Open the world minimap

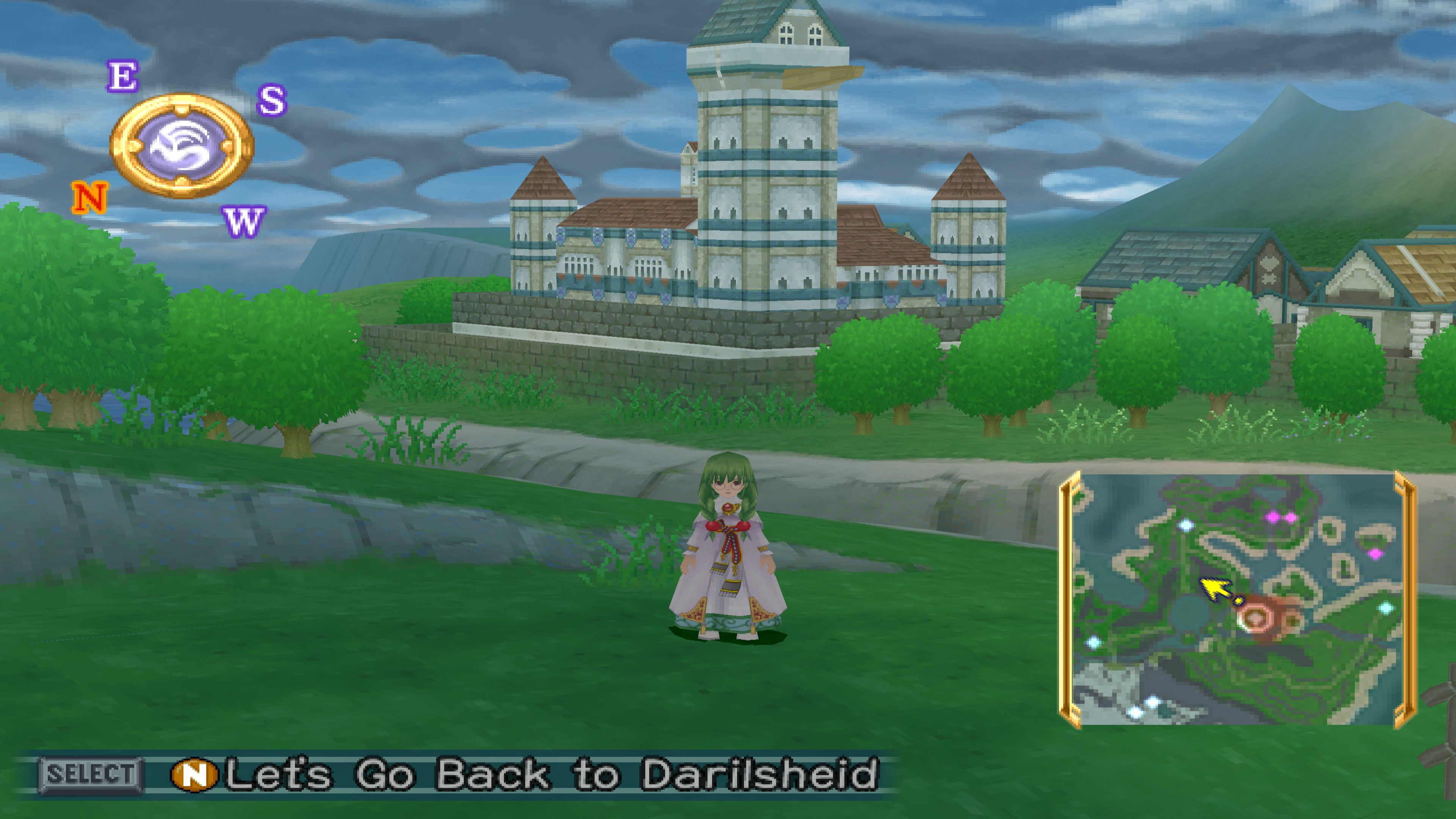pos(1237,599)
